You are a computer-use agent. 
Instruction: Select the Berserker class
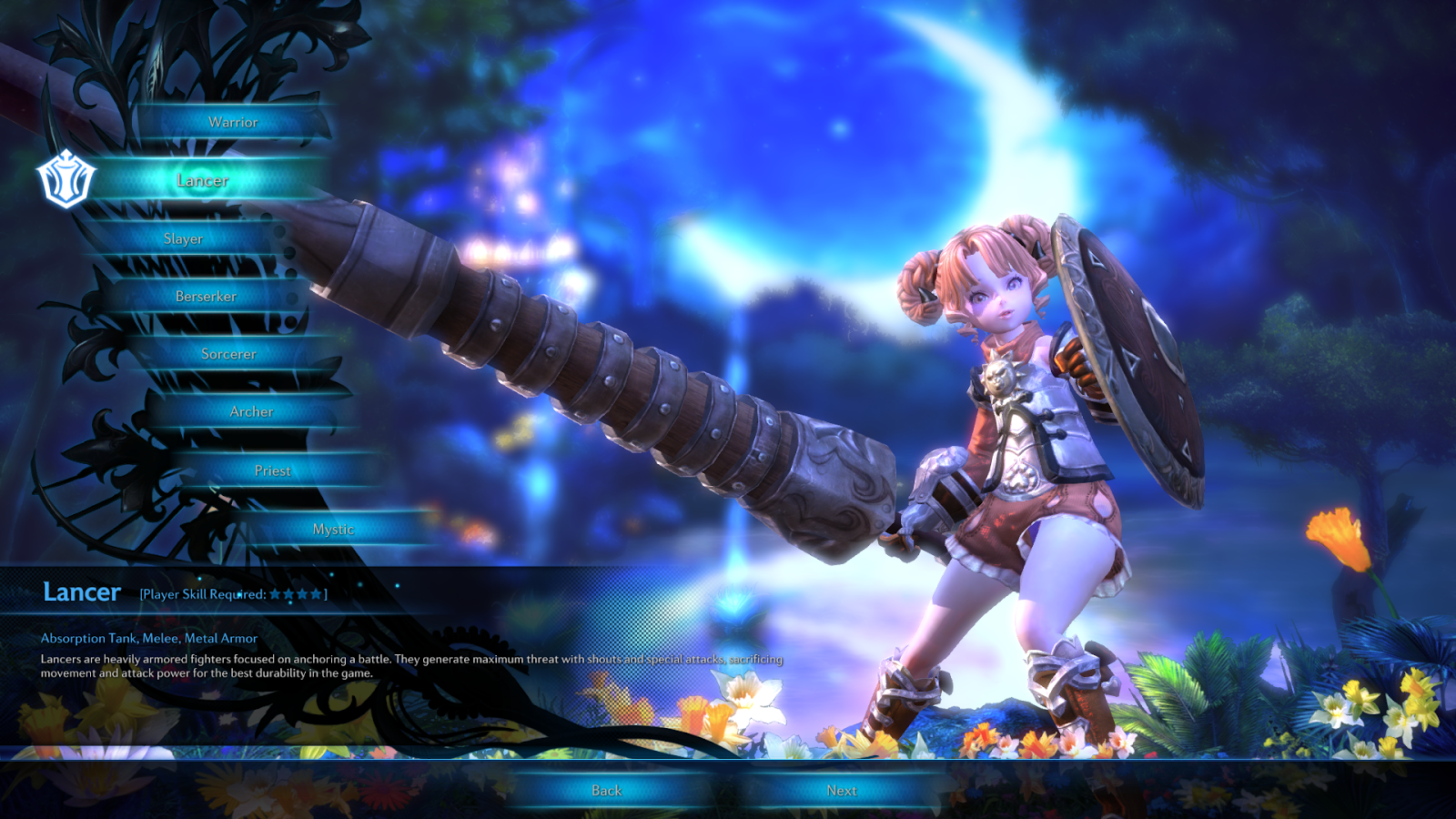coord(207,296)
